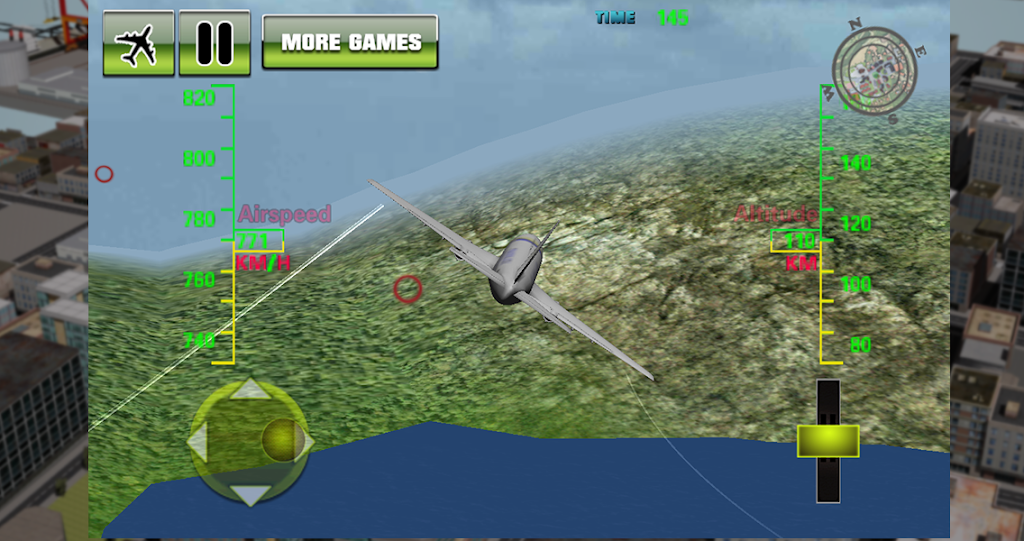This screenshot has width=1024, height=541.
Task: Steer right using the joystick's right arrow
Action: point(304,441)
